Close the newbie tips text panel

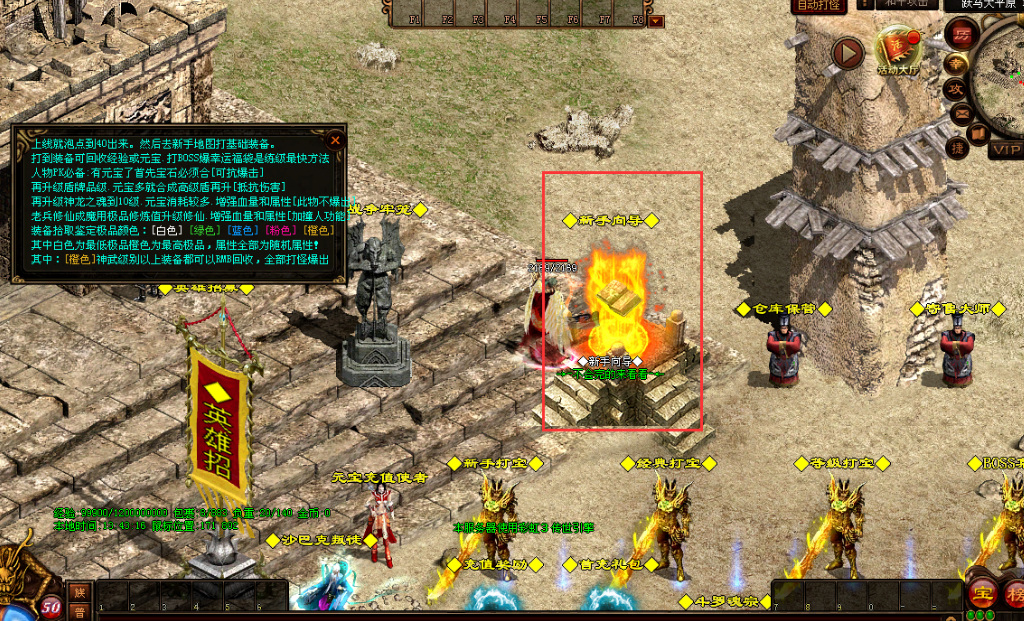(336, 140)
